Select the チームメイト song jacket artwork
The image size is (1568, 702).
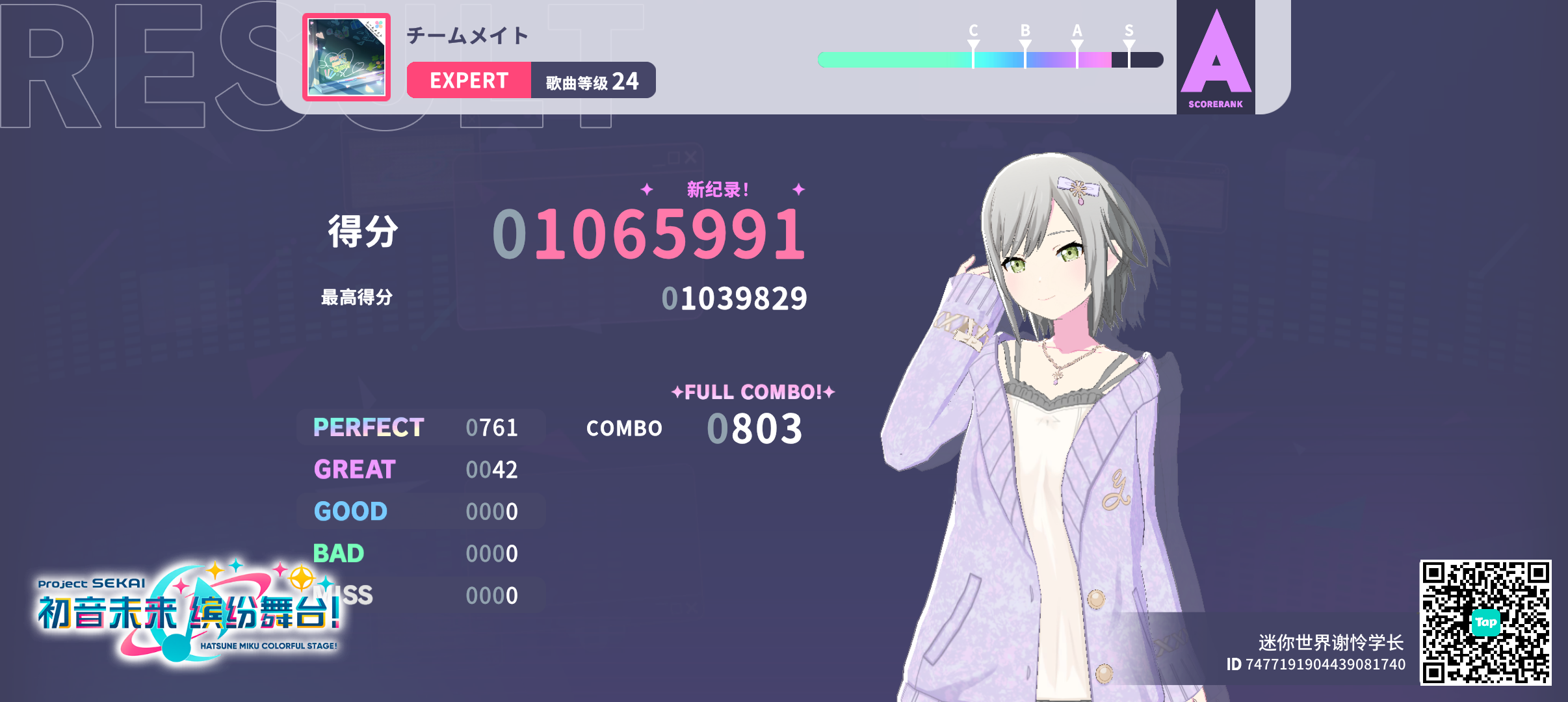(x=346, y=57)
